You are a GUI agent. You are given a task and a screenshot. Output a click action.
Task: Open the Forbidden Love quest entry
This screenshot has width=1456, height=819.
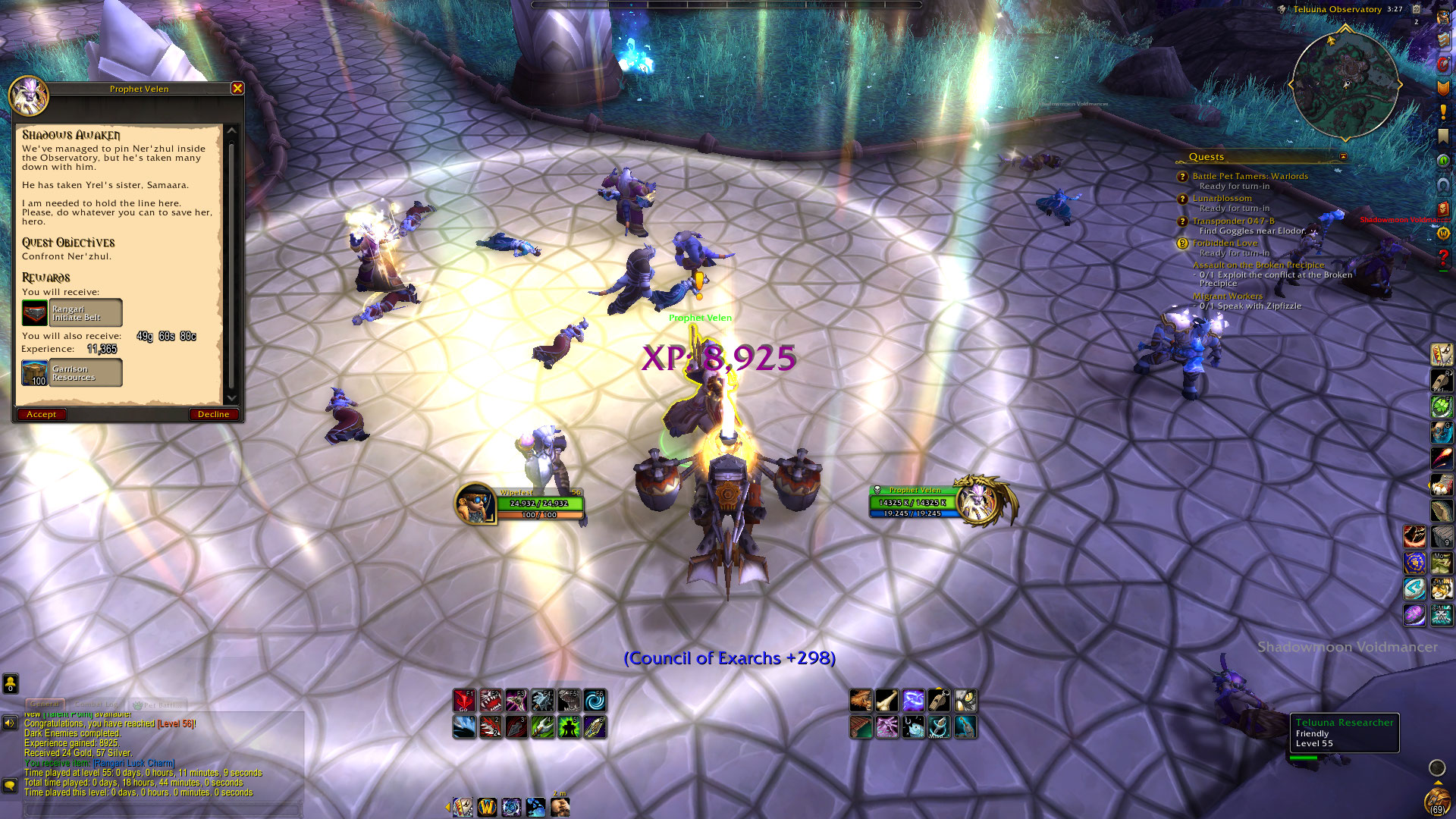click(x=1225, y=243)
